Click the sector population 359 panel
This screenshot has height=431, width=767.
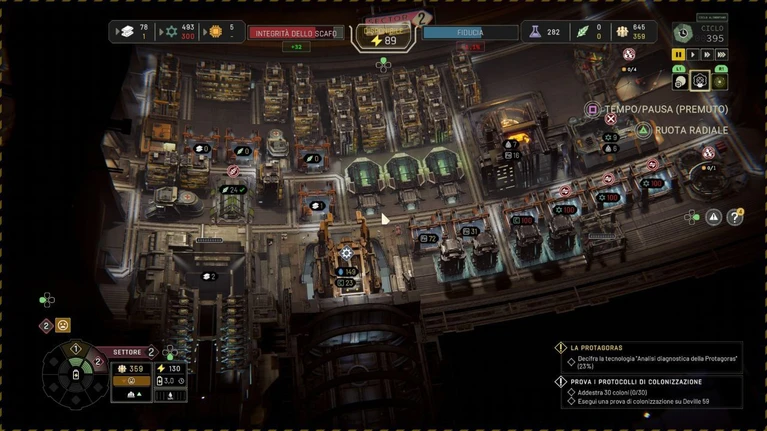(x=131, y=369)
